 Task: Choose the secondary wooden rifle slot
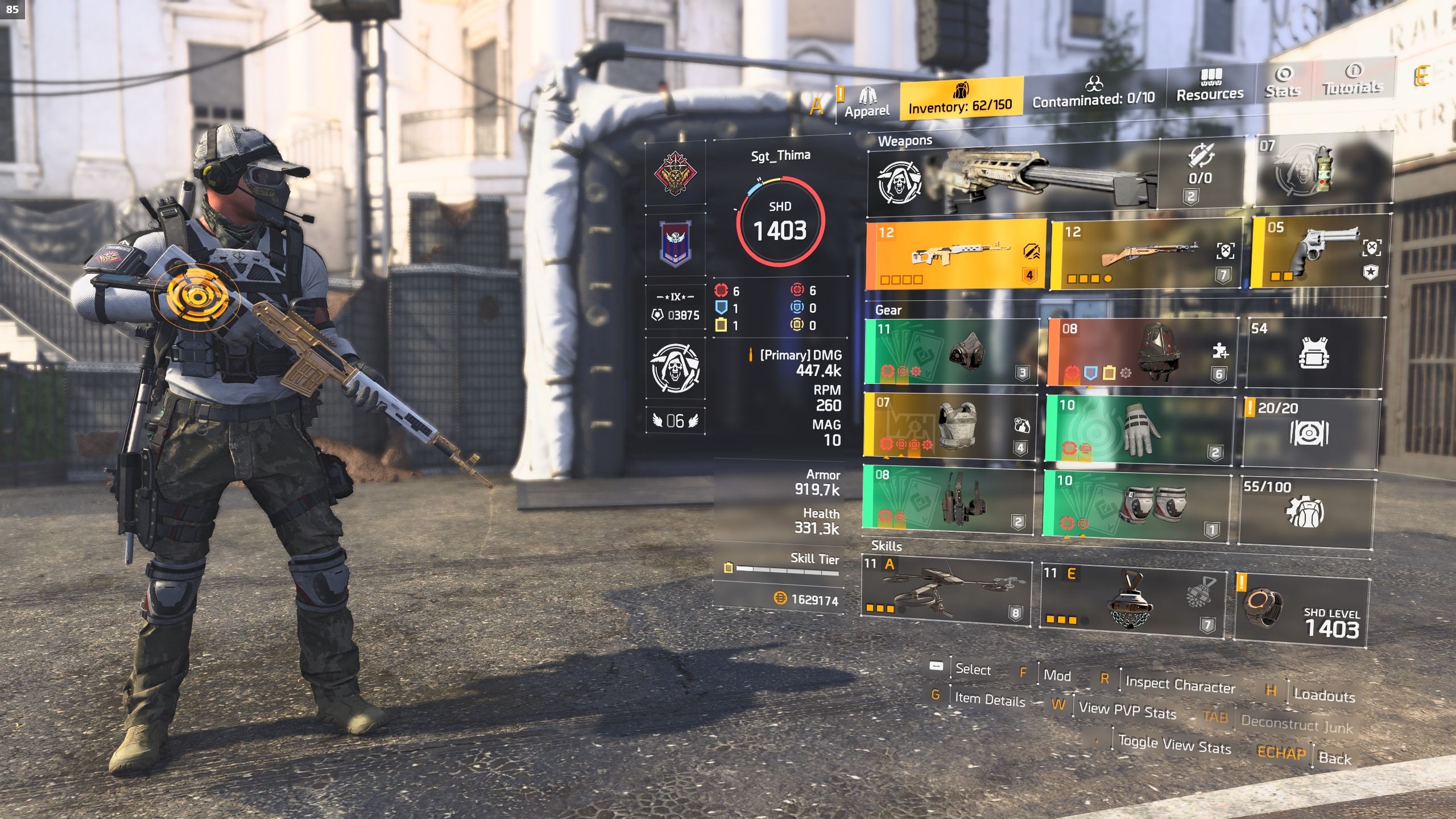[1146, 254]
